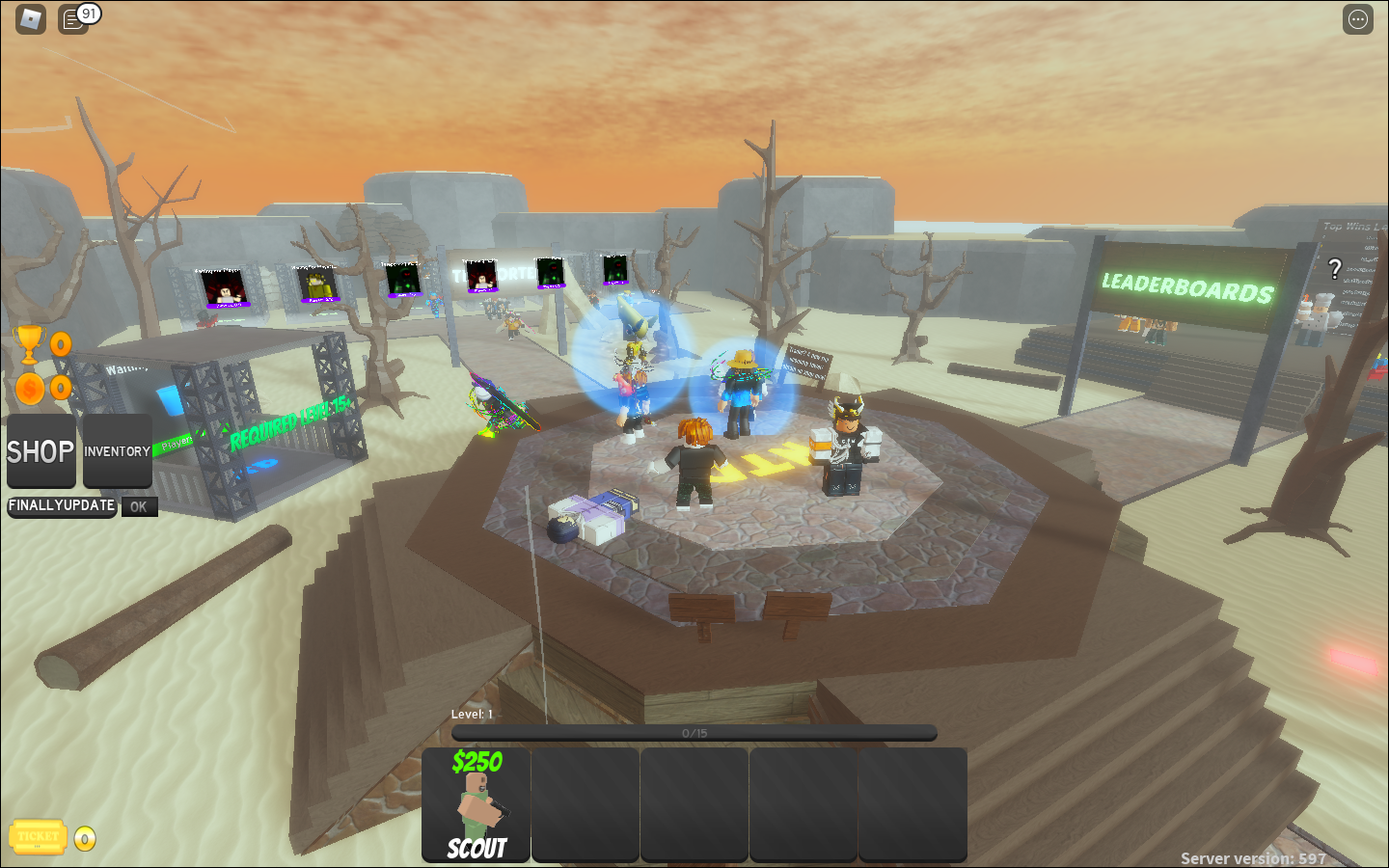Open the Roblox chat window
The width and height of the screenshot is (1389, 868).
74,19
